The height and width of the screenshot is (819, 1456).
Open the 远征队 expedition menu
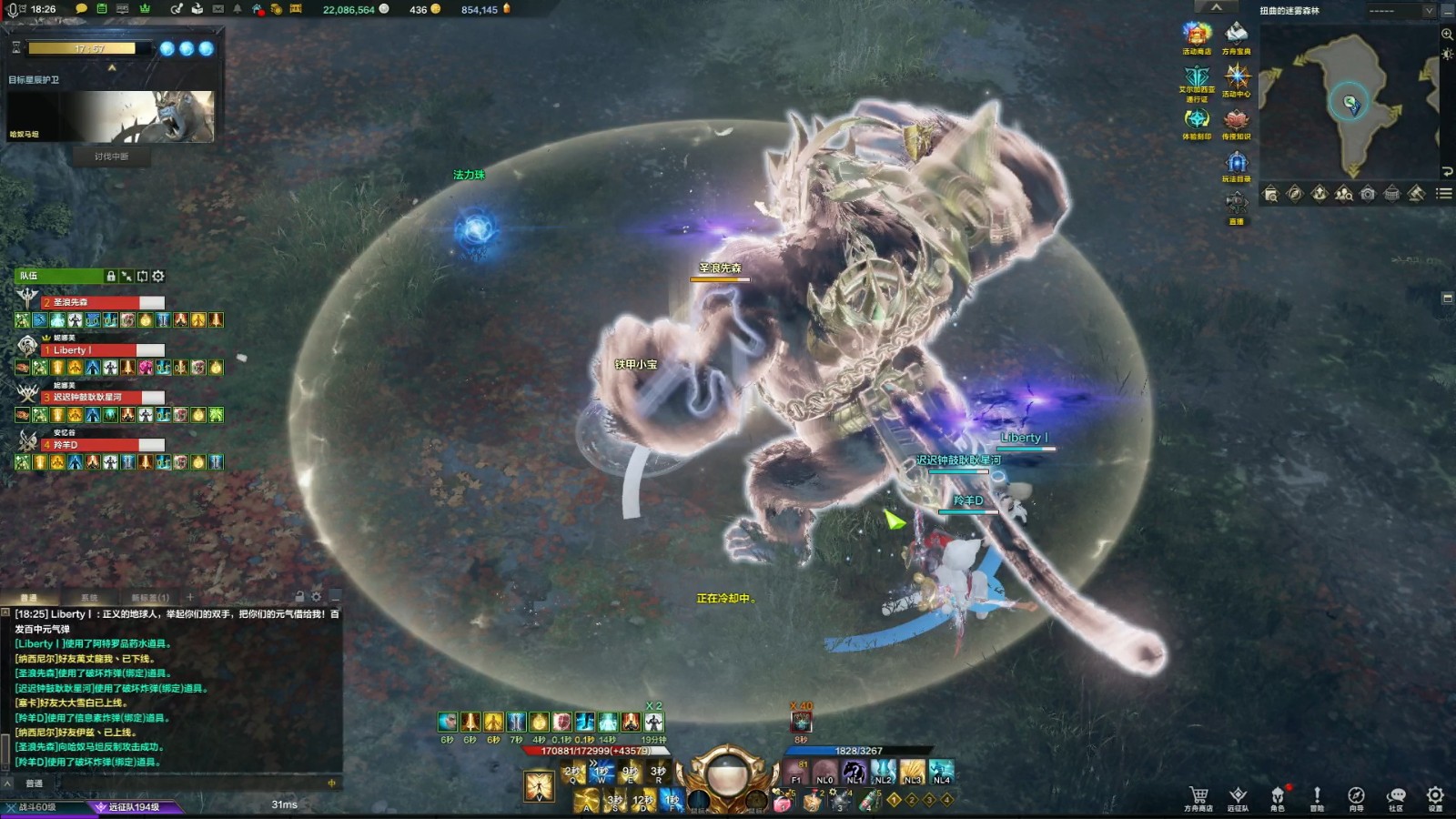tap(1238, 797)
